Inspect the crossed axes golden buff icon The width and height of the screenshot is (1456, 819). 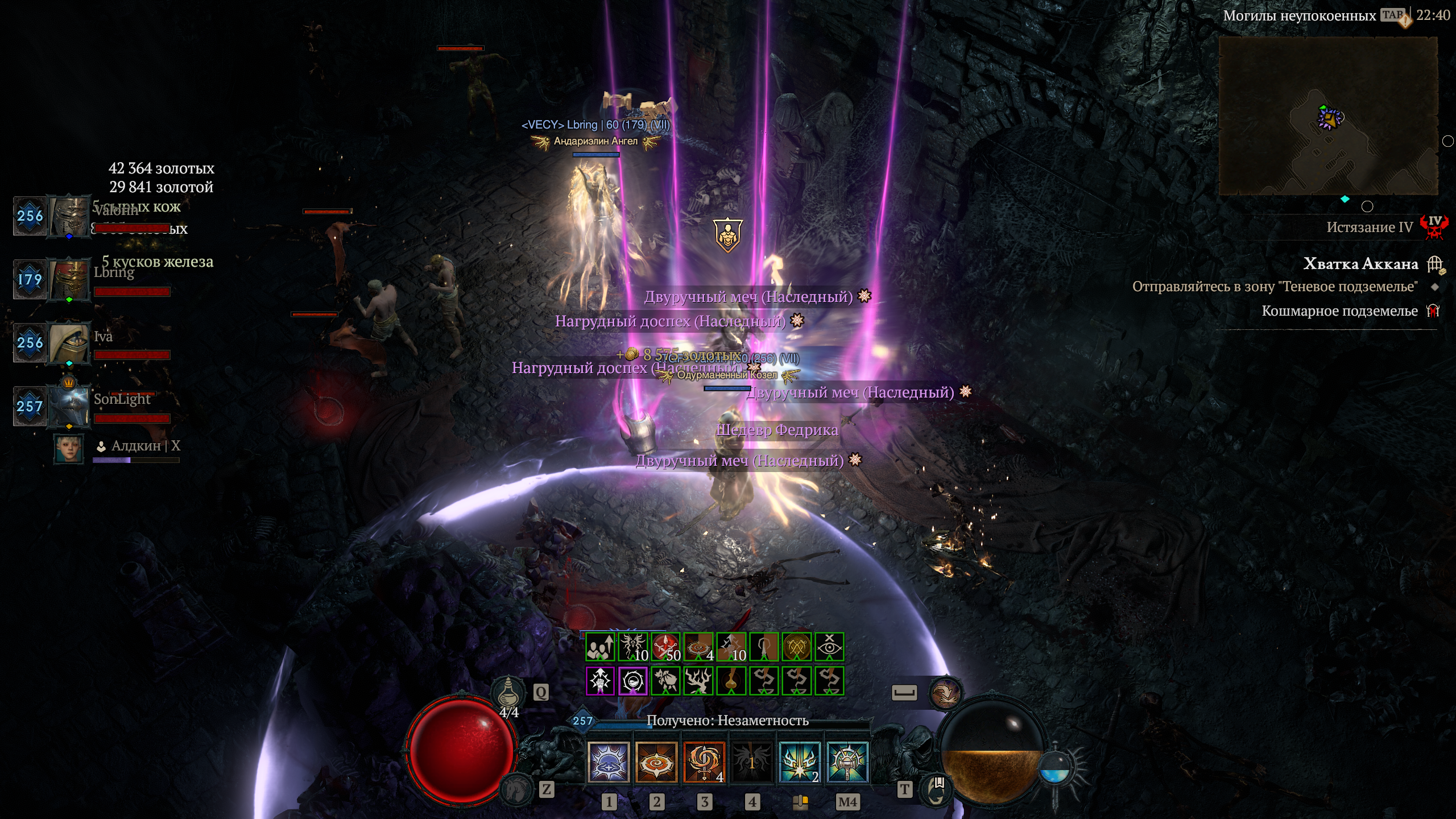(x=797, y=647)
